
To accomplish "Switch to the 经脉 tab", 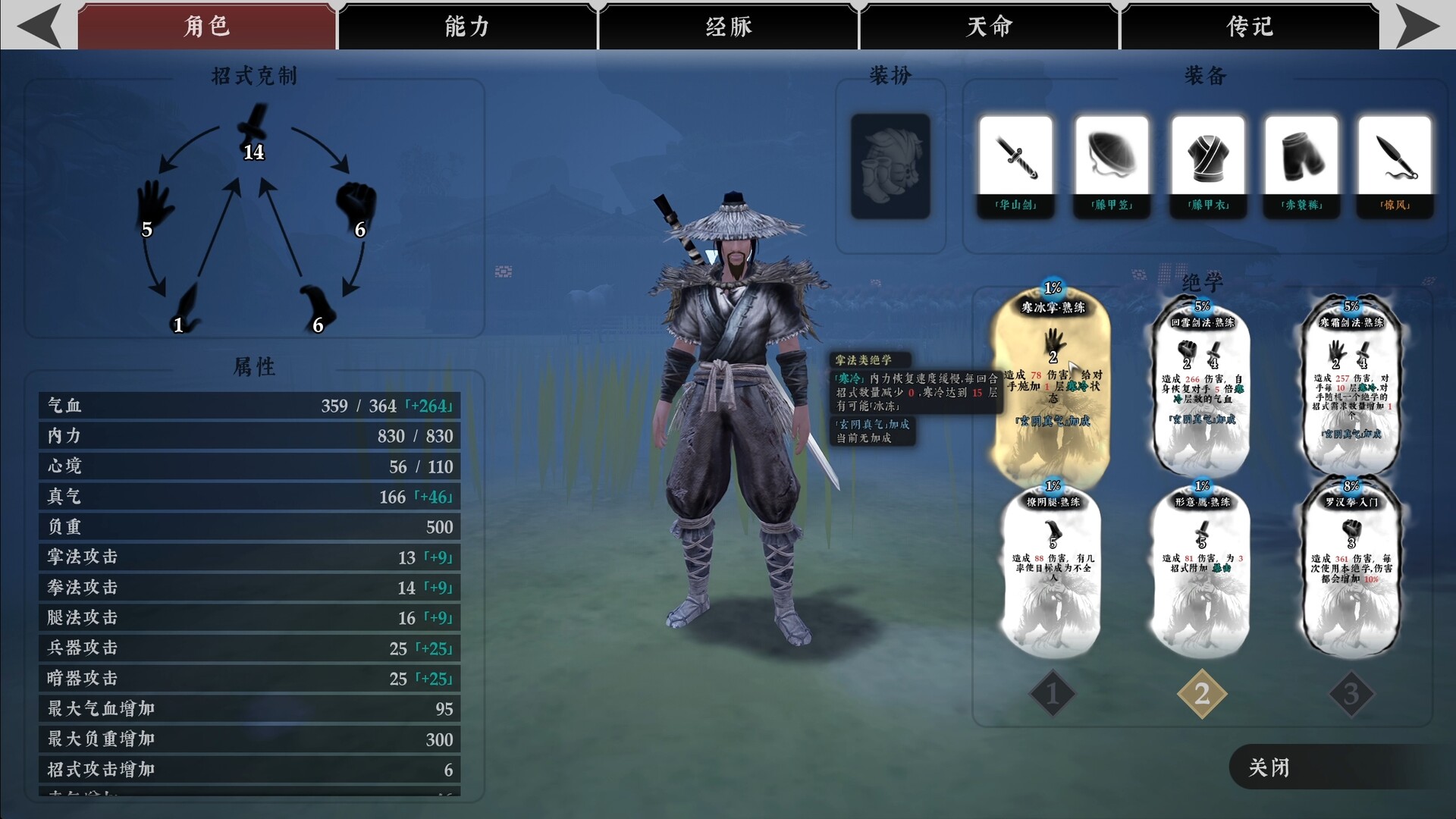I will tap(727, 25).
